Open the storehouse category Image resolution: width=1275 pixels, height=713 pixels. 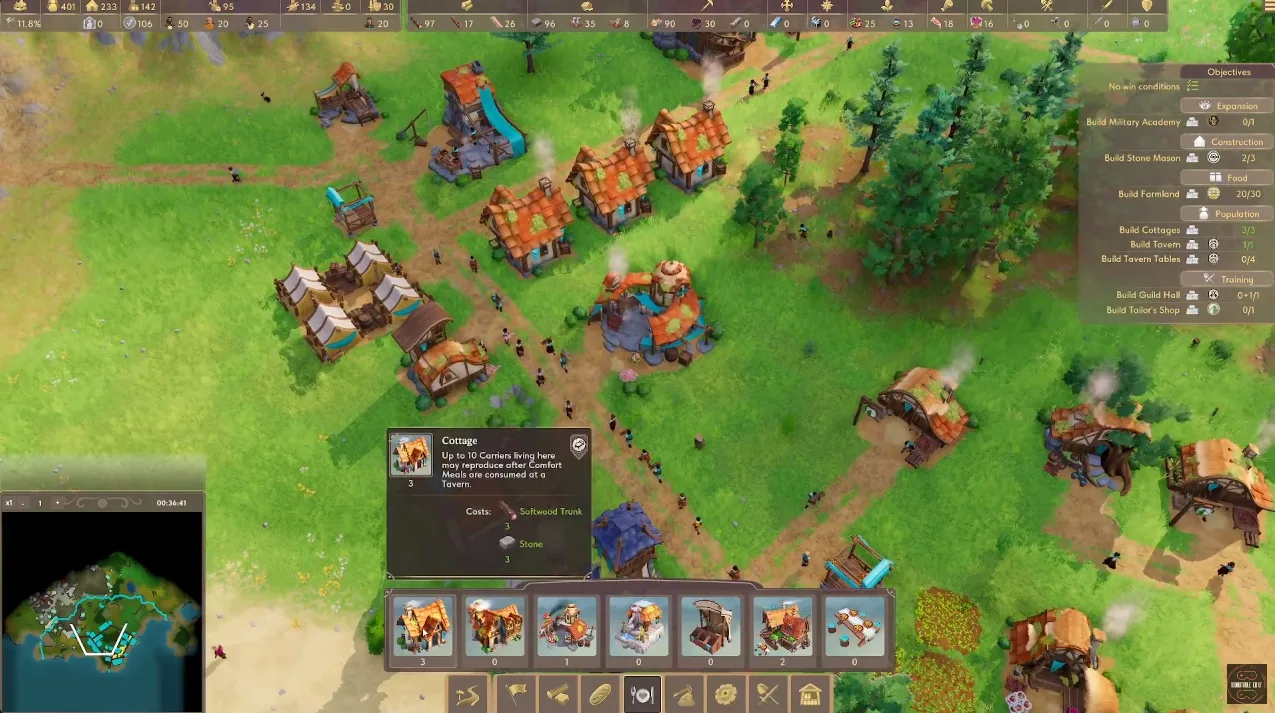pos(810,693)
